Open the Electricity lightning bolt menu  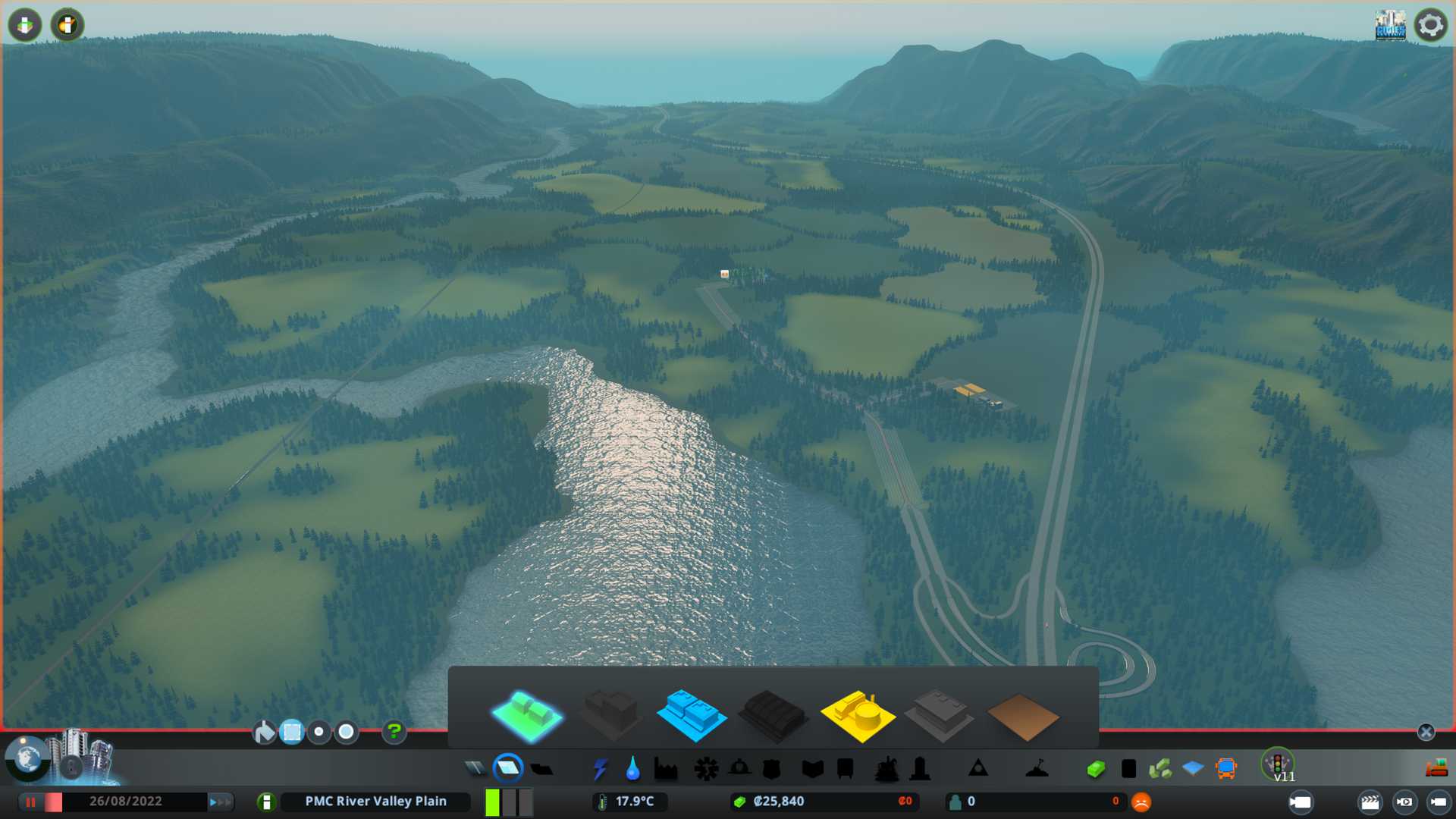600,769
